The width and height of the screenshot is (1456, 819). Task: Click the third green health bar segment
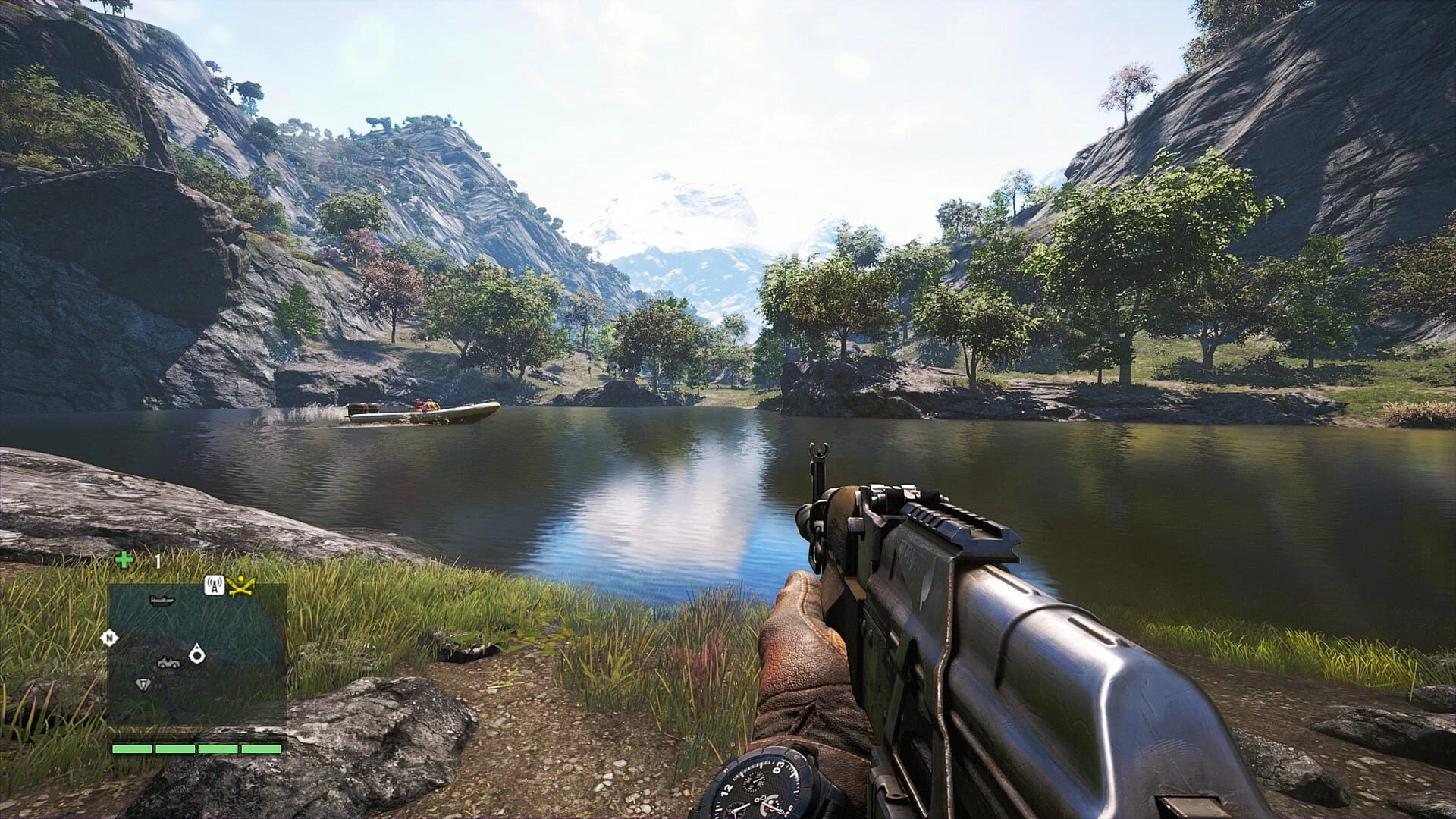tap(218, 749)
